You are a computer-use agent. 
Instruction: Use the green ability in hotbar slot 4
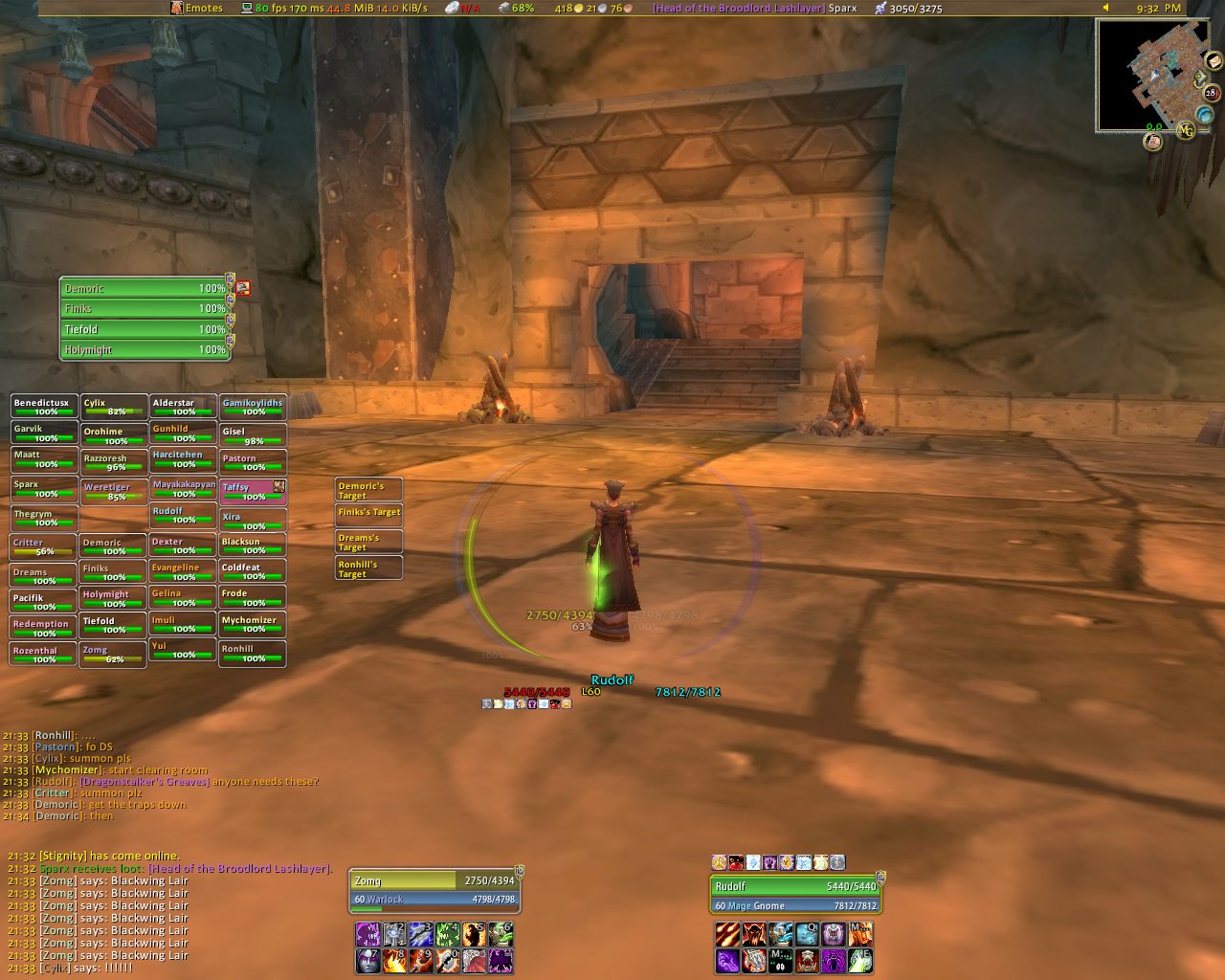[448, 934]
